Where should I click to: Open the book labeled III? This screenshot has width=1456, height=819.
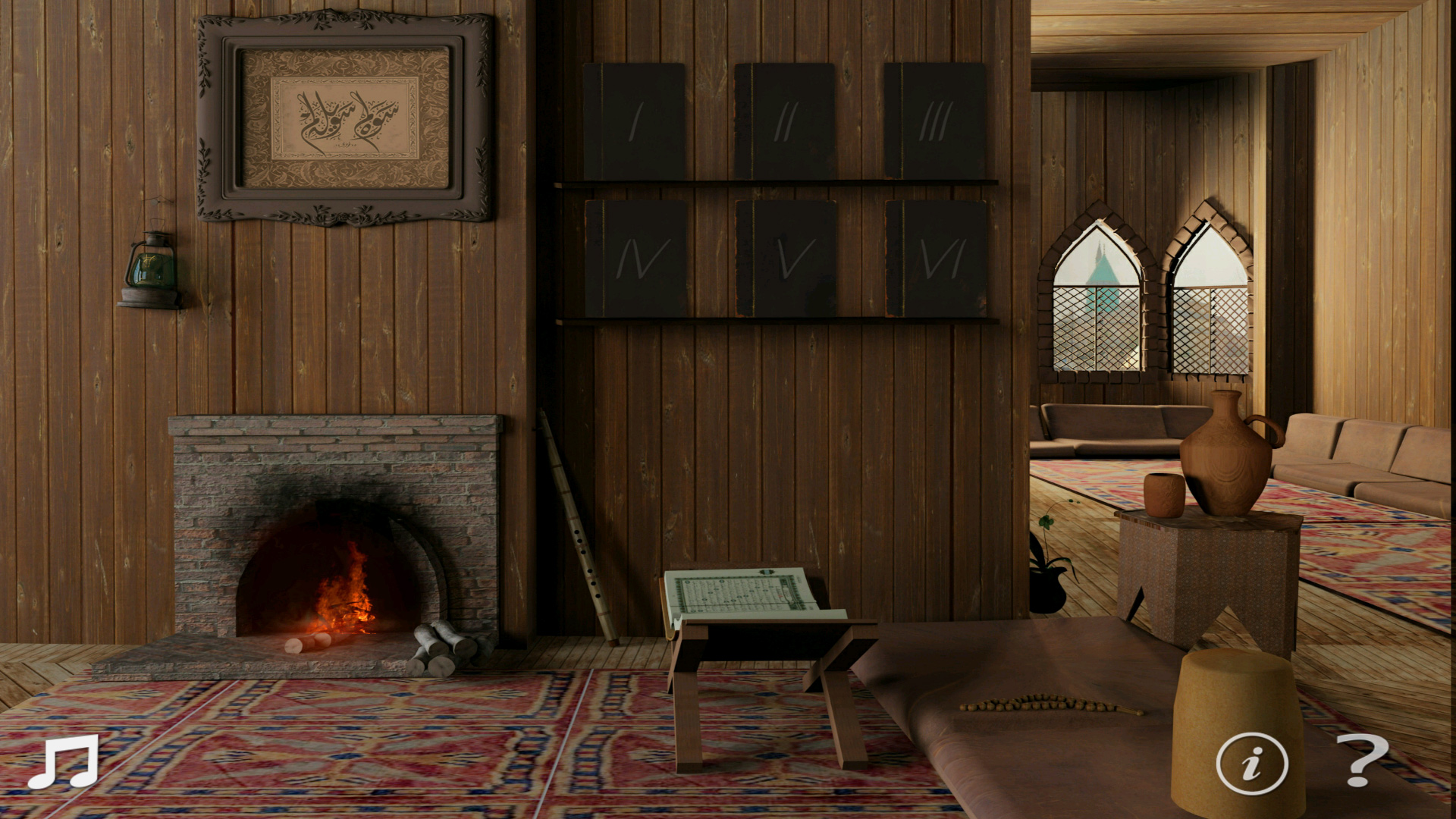point(935,121)
